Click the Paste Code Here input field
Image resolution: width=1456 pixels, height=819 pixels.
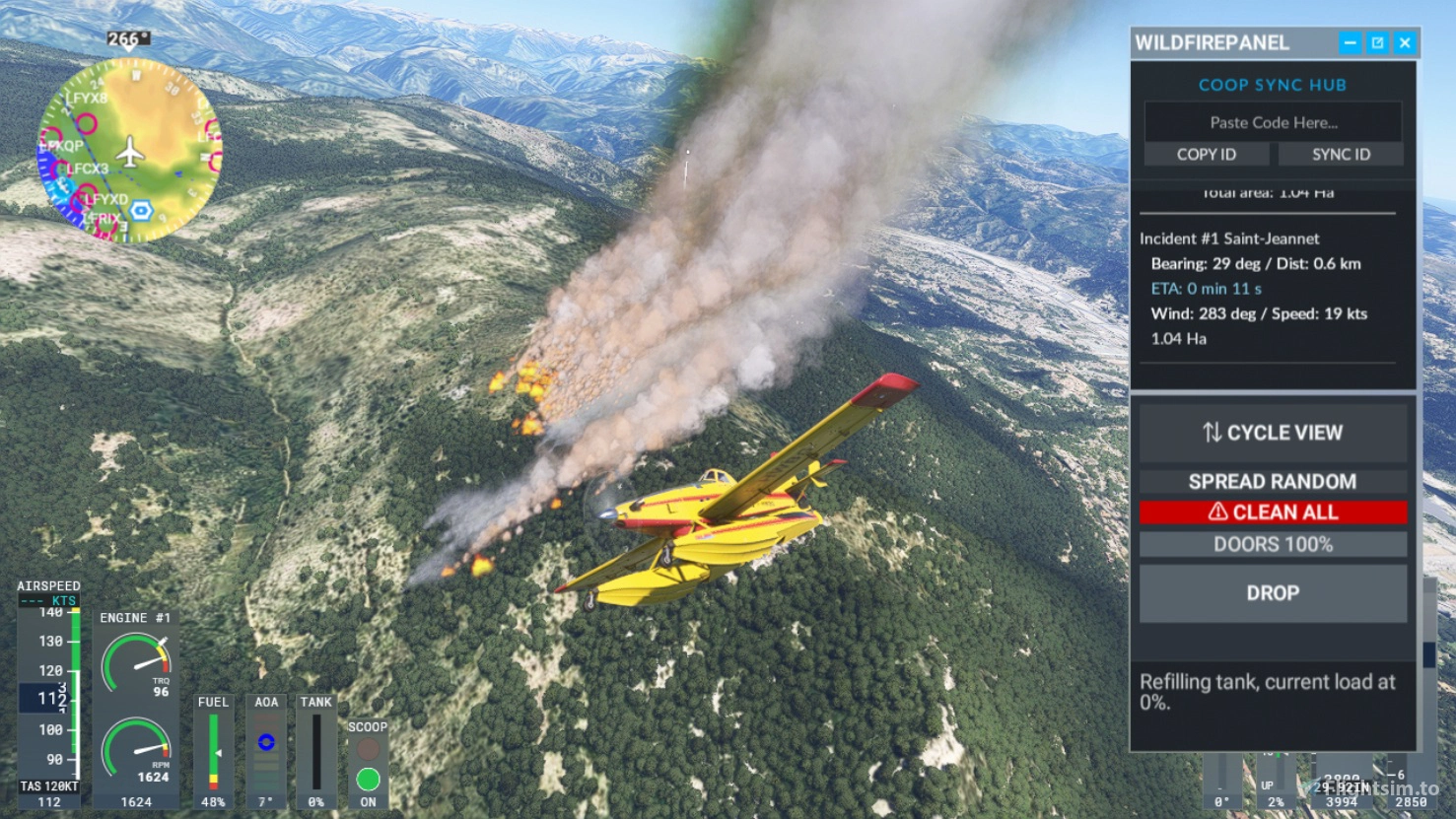coord(1273,122)
